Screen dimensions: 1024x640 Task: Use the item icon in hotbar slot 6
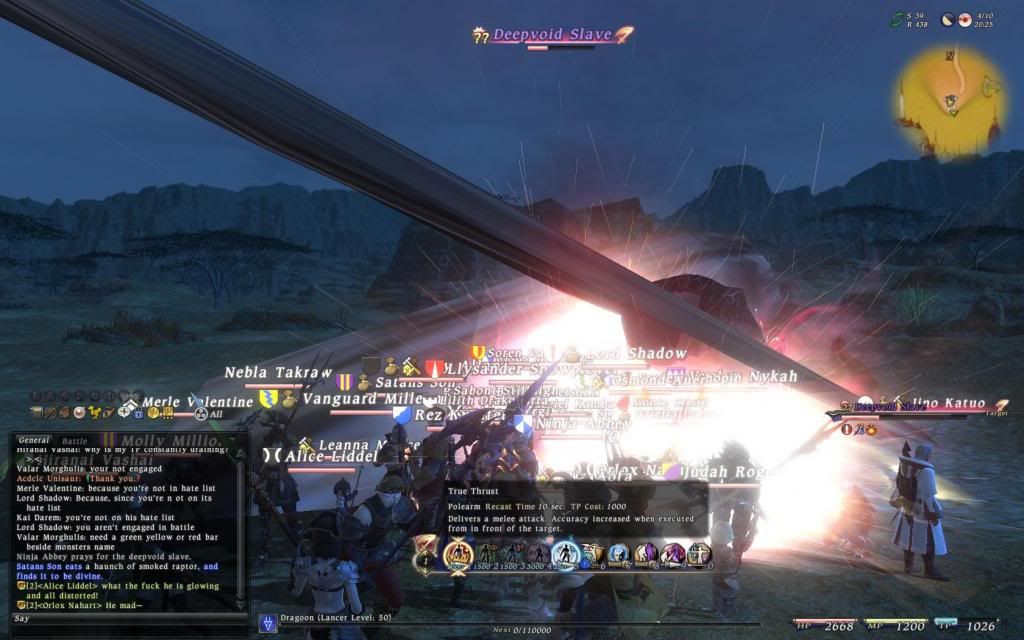click(x=592, y=552)
